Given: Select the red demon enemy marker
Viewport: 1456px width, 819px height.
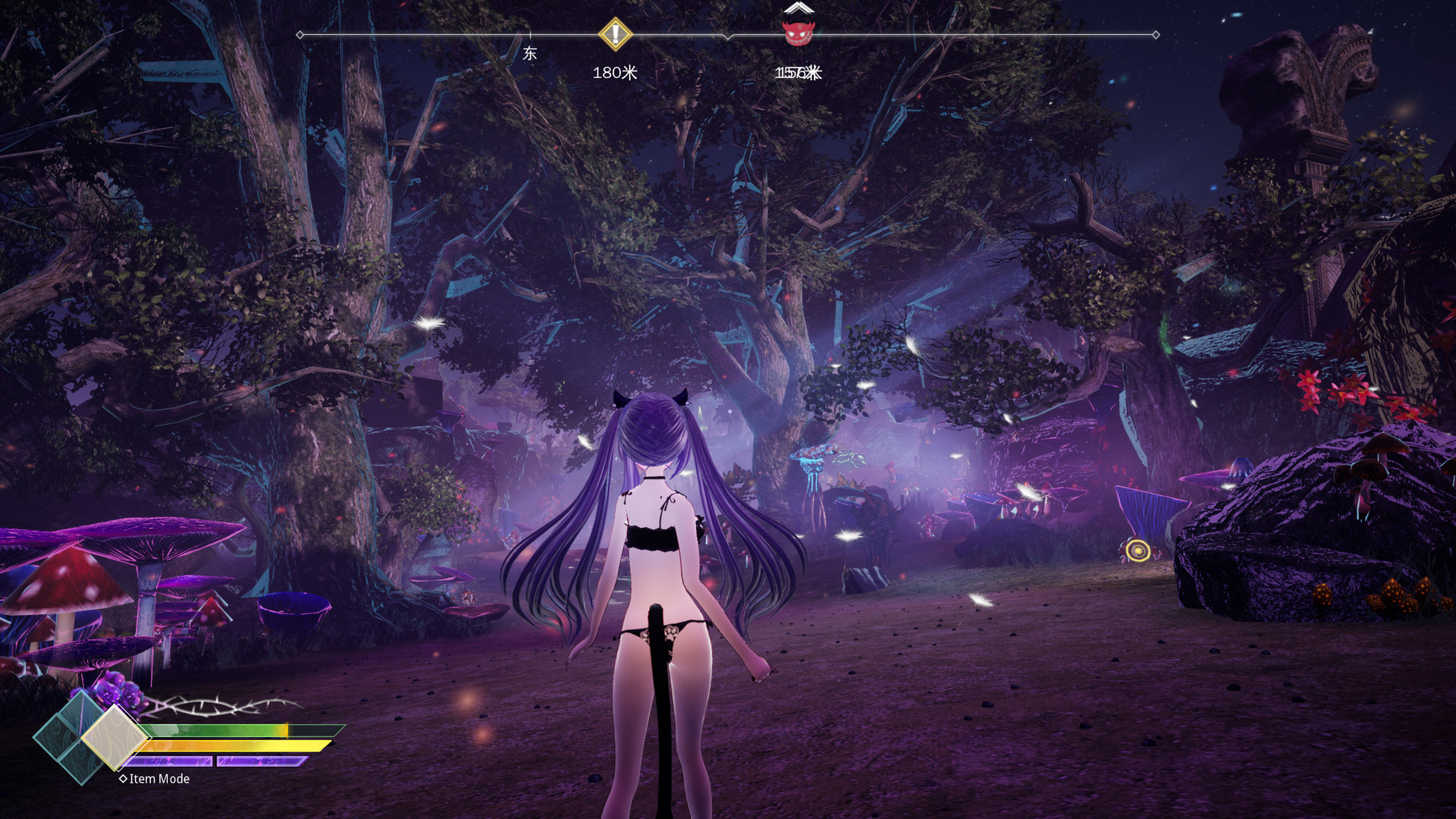Looking at the screenshot, I should pyautogui.click(x=797, y=34).
